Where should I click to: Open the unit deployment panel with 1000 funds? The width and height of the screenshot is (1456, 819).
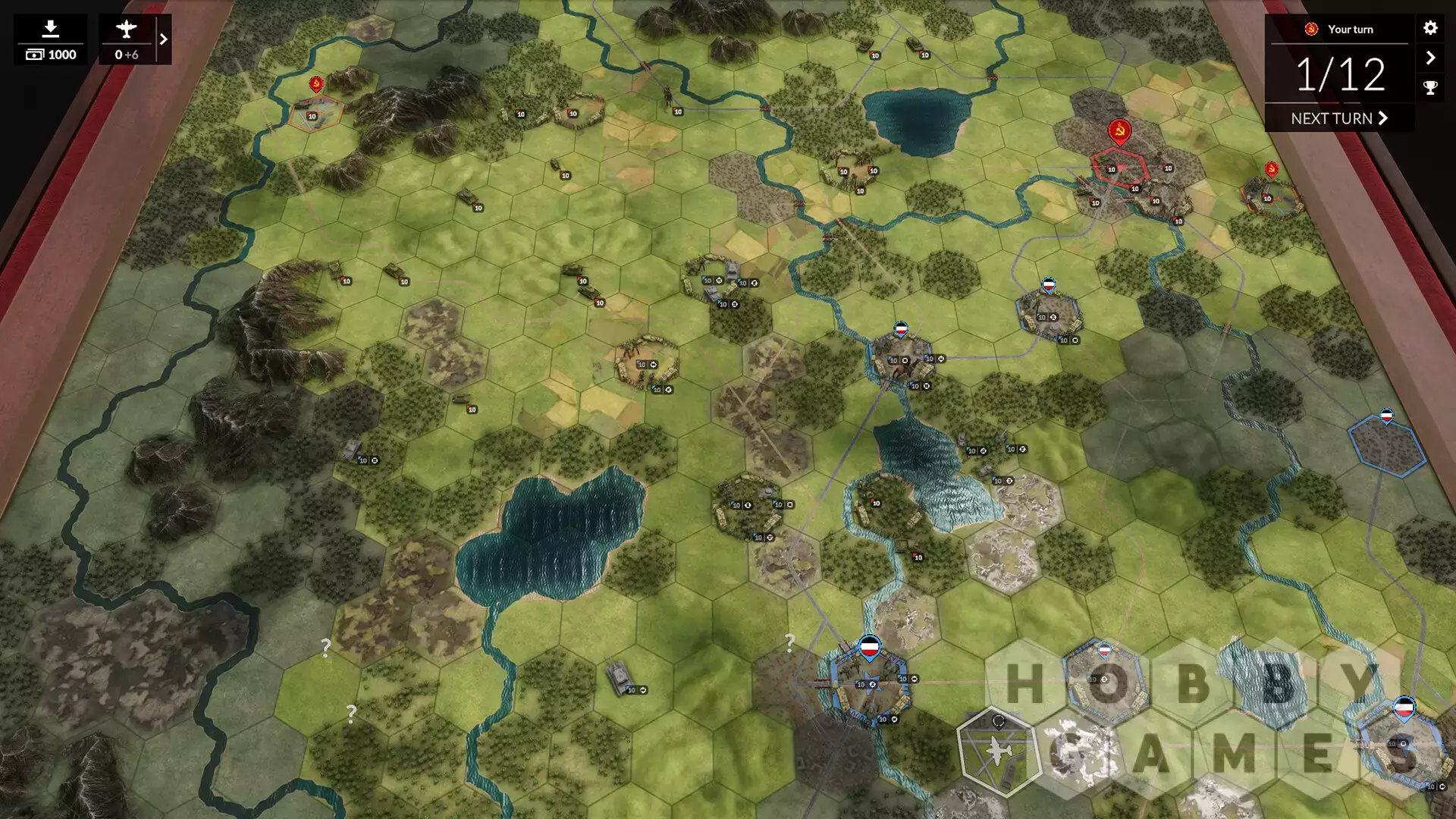click(51, 39)
